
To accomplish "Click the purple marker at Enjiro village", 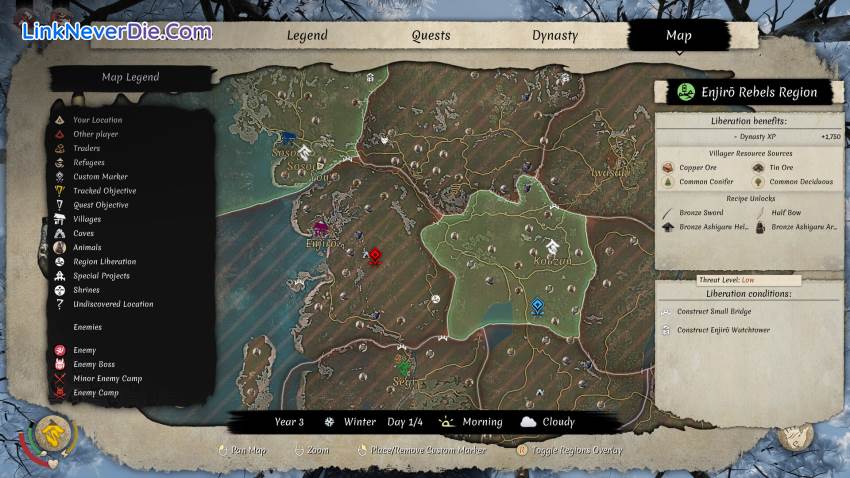I will [321, 229].
